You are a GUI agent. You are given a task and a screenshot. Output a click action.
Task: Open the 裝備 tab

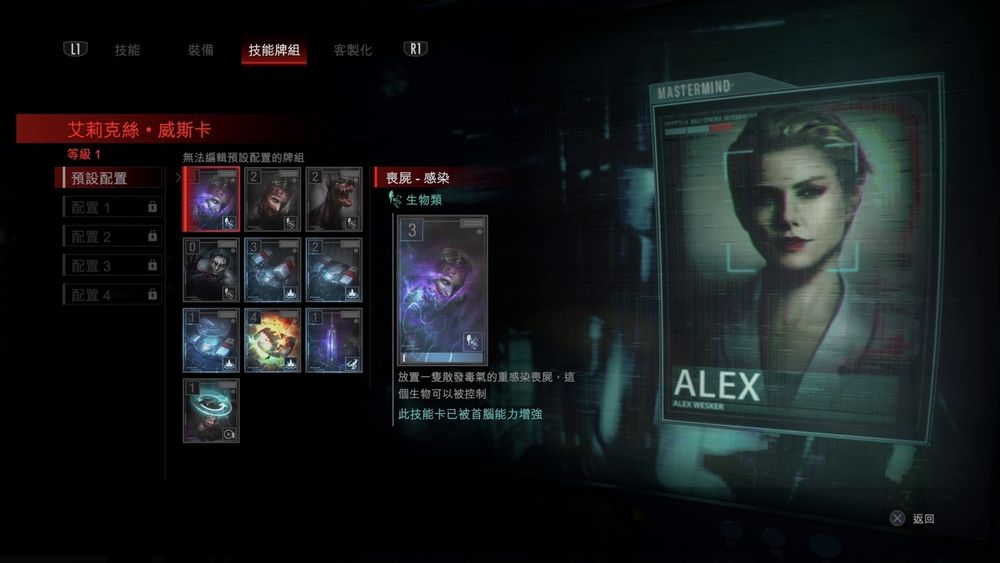(200, 50)
